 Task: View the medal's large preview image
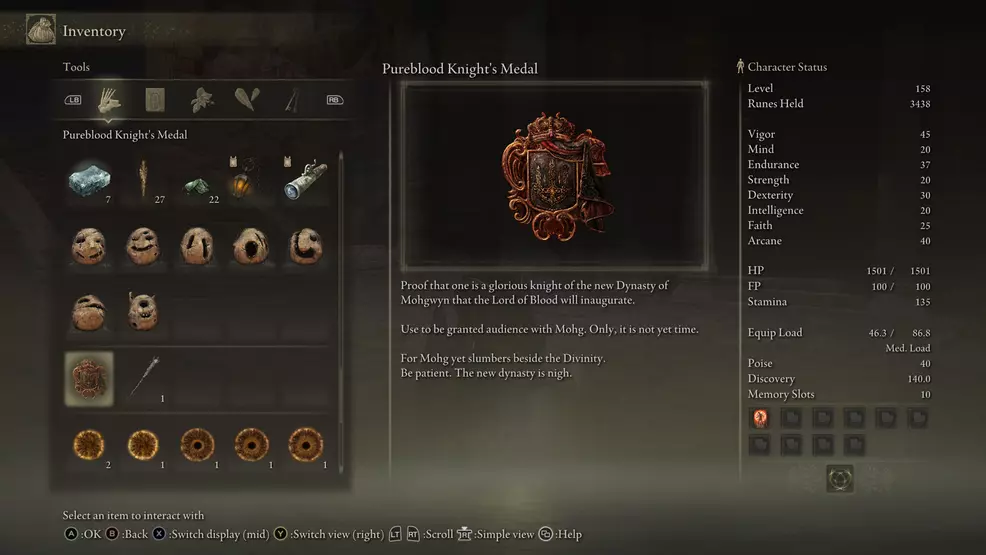(554, 177)
